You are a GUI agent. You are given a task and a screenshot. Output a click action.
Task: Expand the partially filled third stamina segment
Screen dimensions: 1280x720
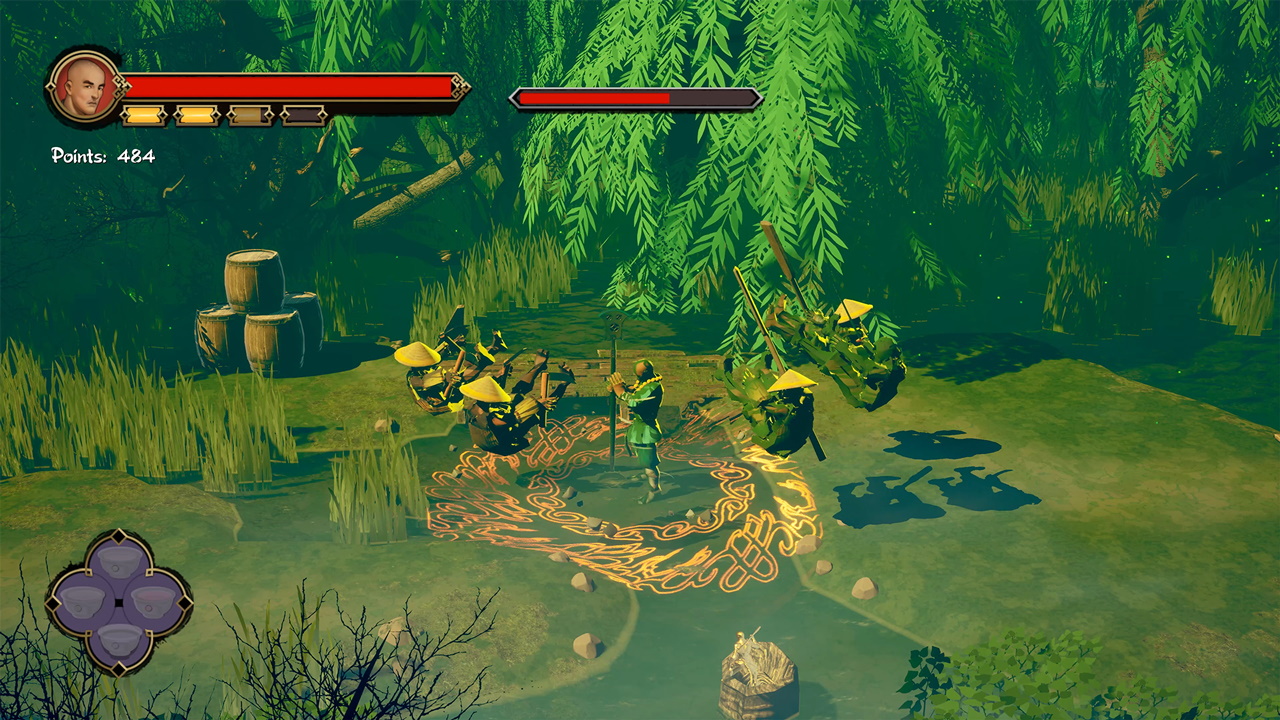coord(250,113)
